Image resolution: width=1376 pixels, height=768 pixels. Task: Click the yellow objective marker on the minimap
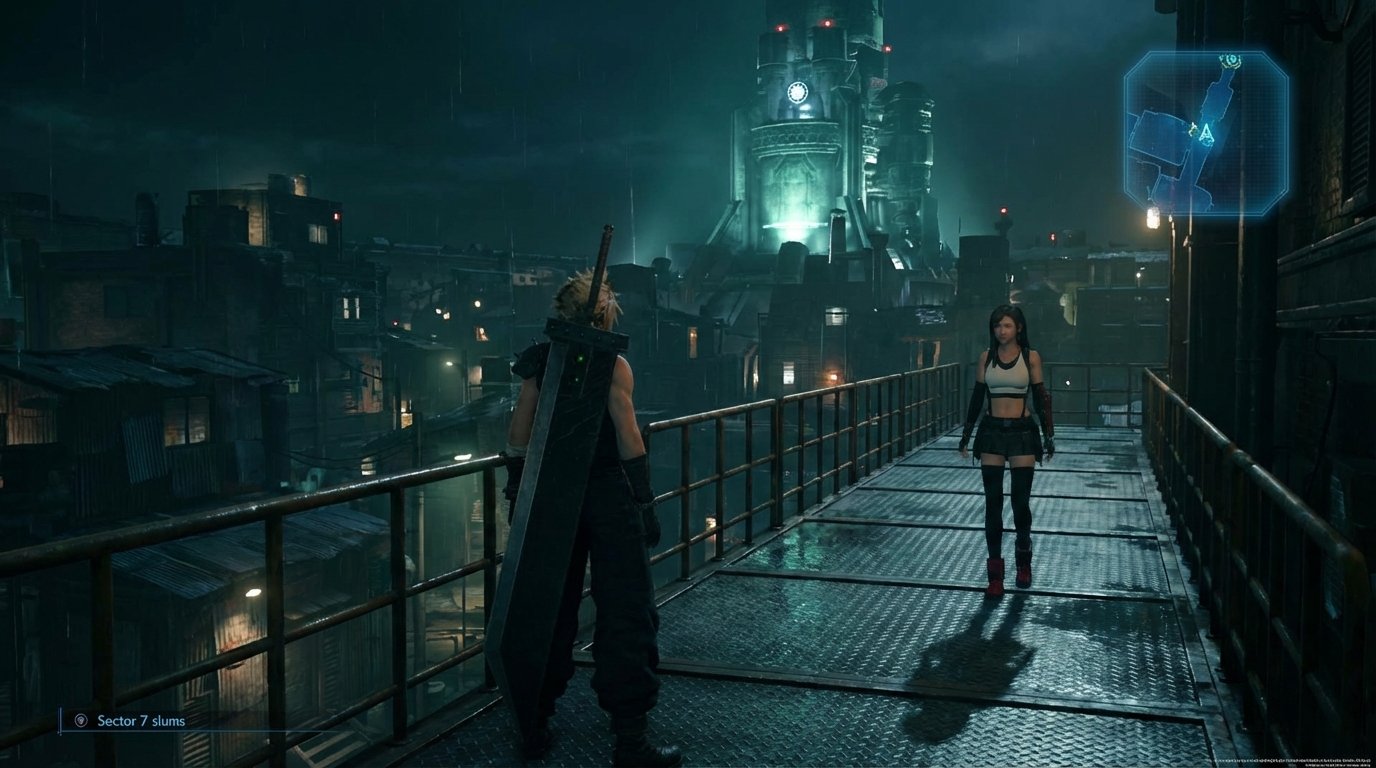tap(1232, 59)
